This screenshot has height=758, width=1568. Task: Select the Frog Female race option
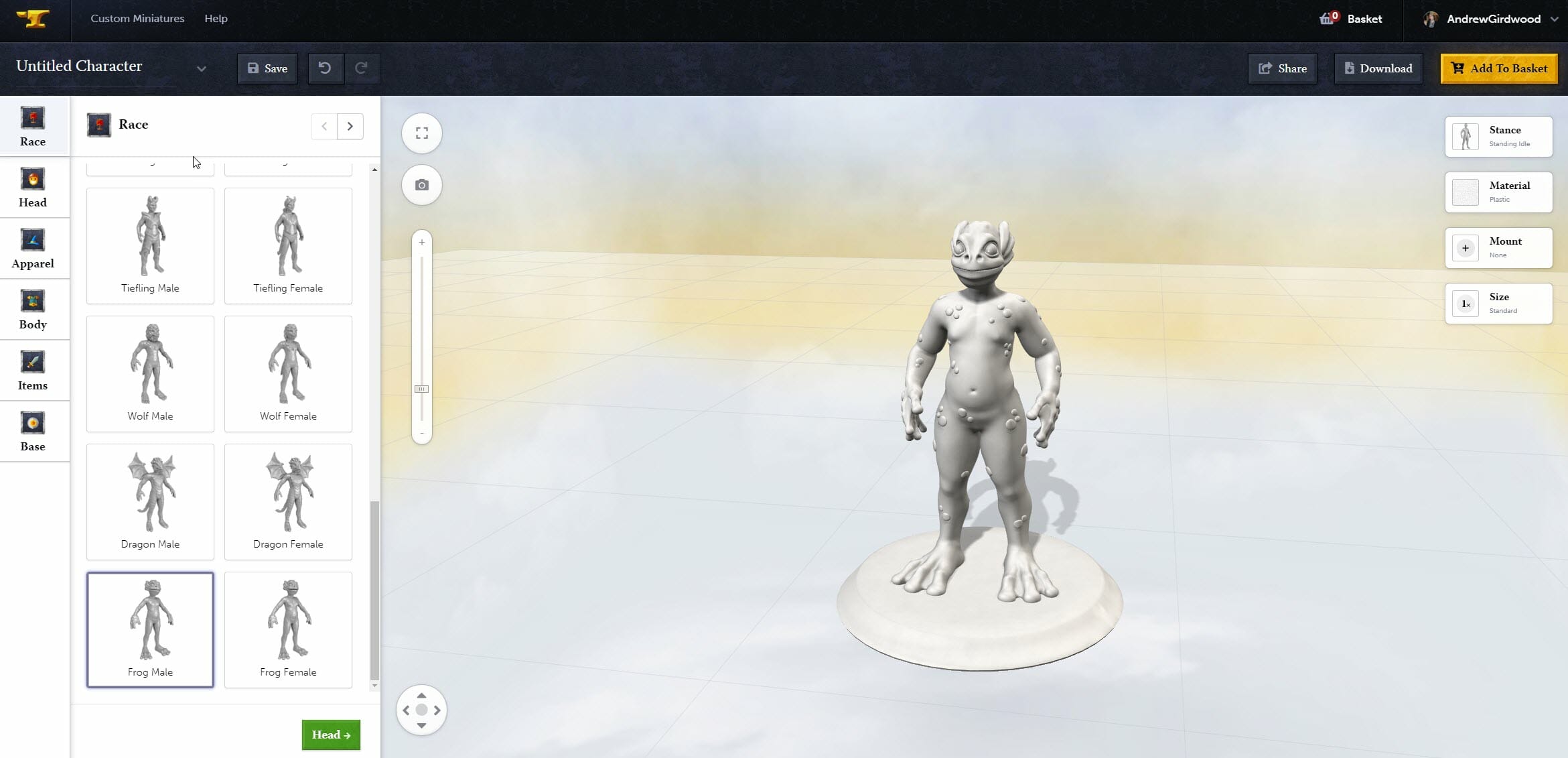[288, 629]
